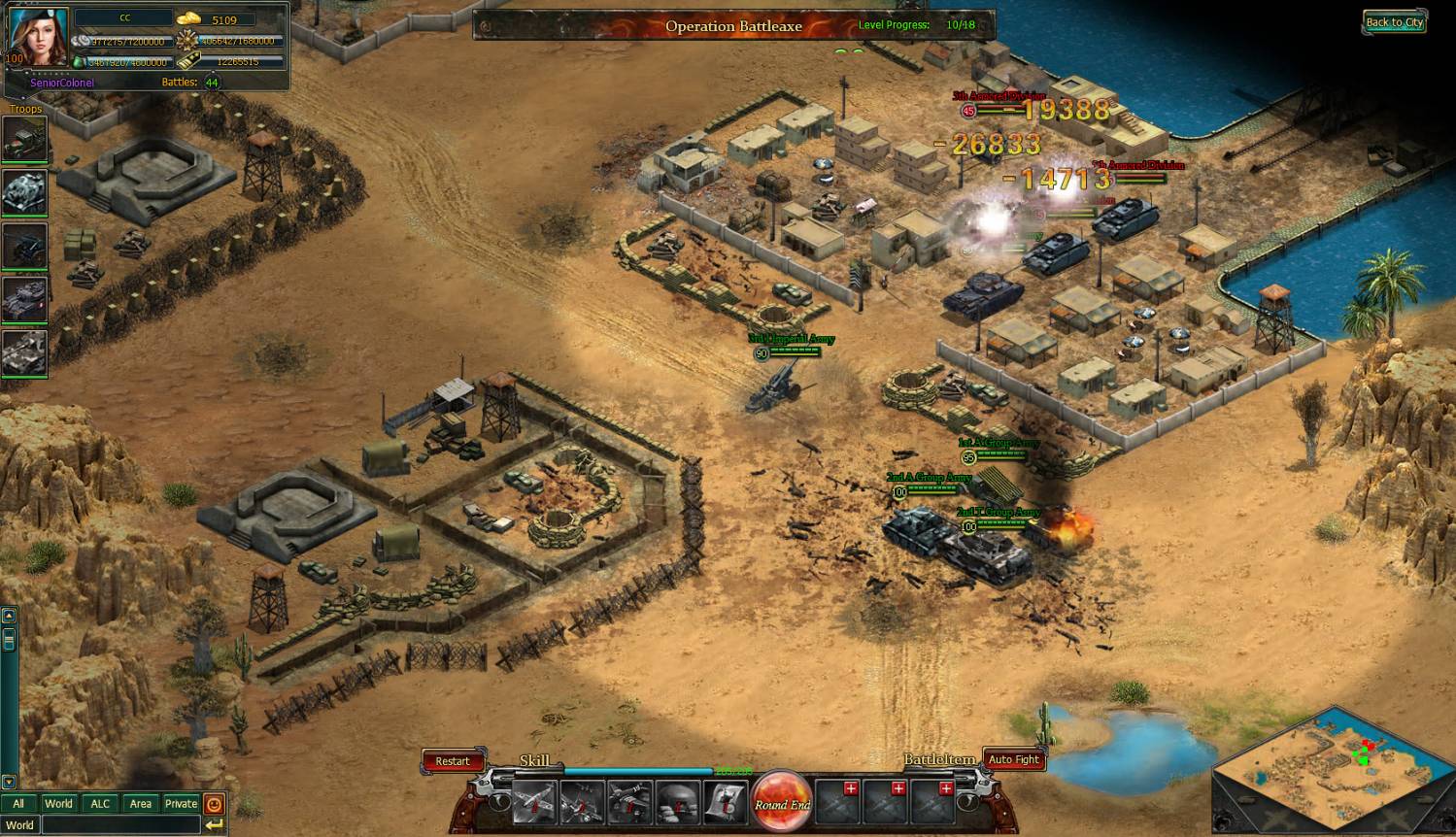Switch chat to the Area tab
Image resolution: width=1456 pixels, height=837 pixels.
click(x=141, y=803)
